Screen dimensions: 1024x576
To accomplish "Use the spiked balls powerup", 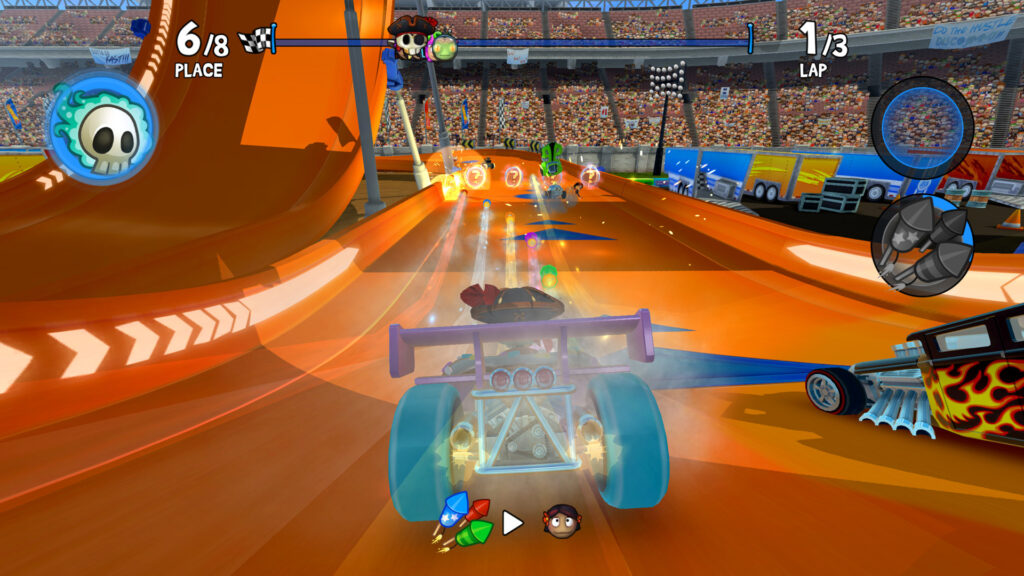I will [921, 243].
